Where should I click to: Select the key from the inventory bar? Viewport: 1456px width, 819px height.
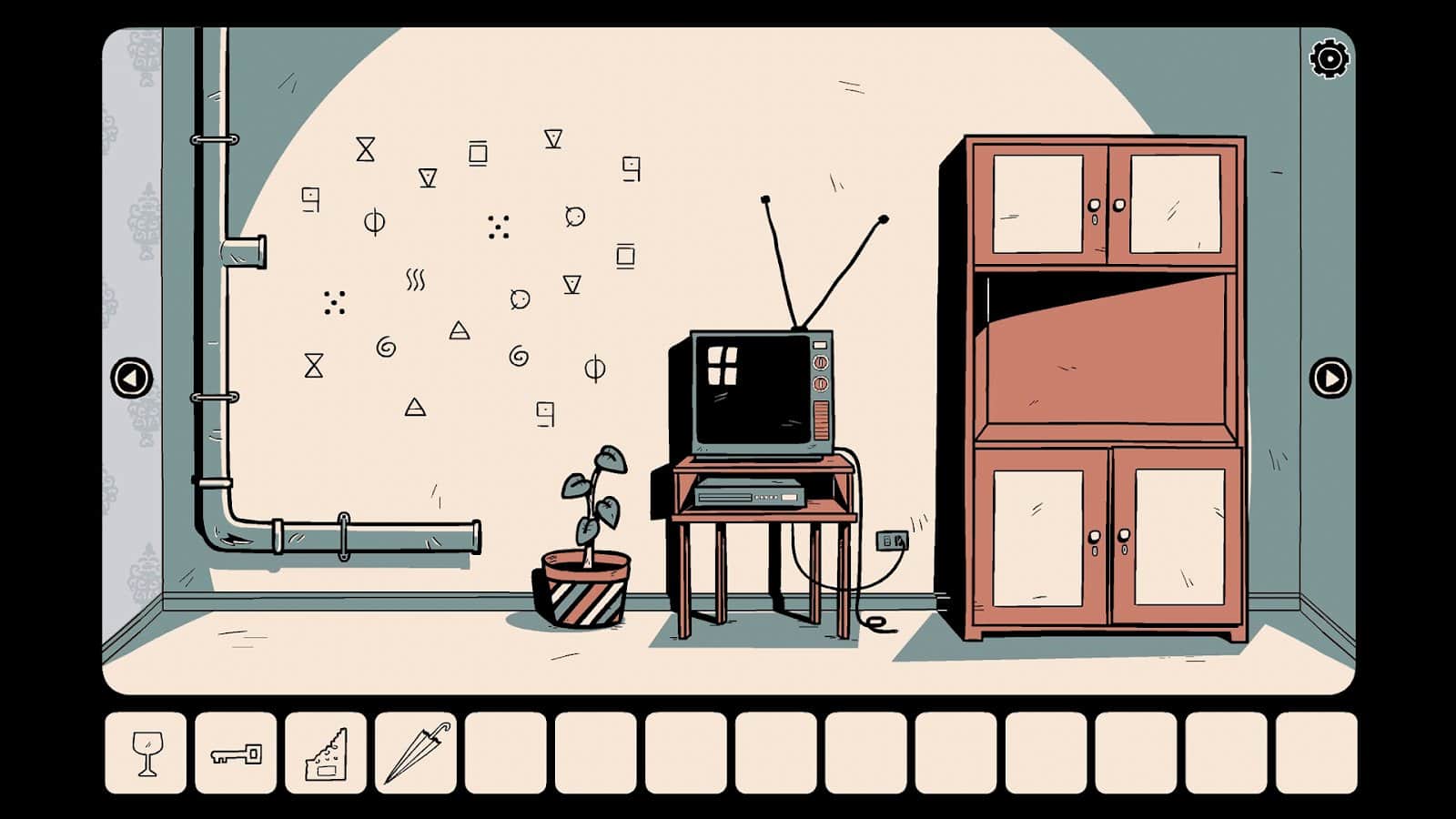234,749
